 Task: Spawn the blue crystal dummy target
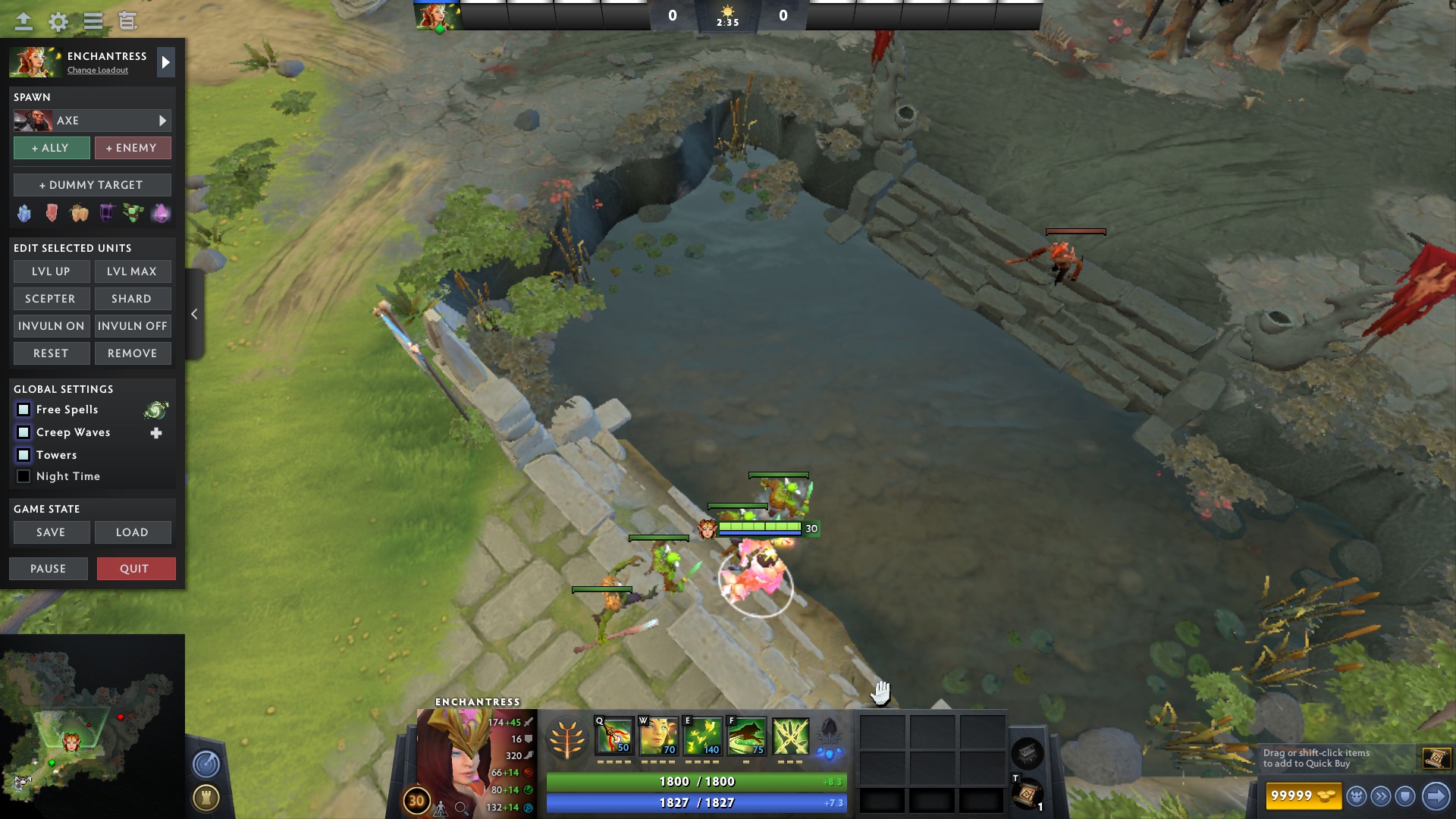coord(24,213)
